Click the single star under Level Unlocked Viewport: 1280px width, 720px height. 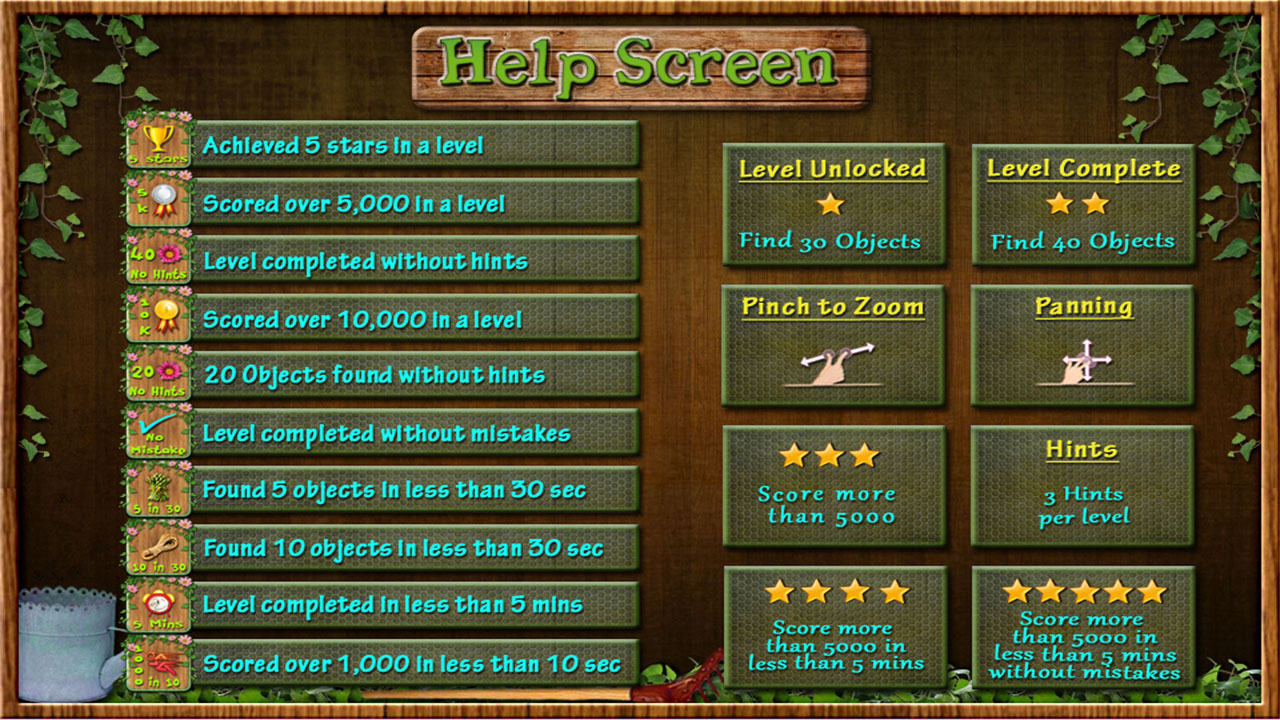pyautogui.click(x=832, y=206)
